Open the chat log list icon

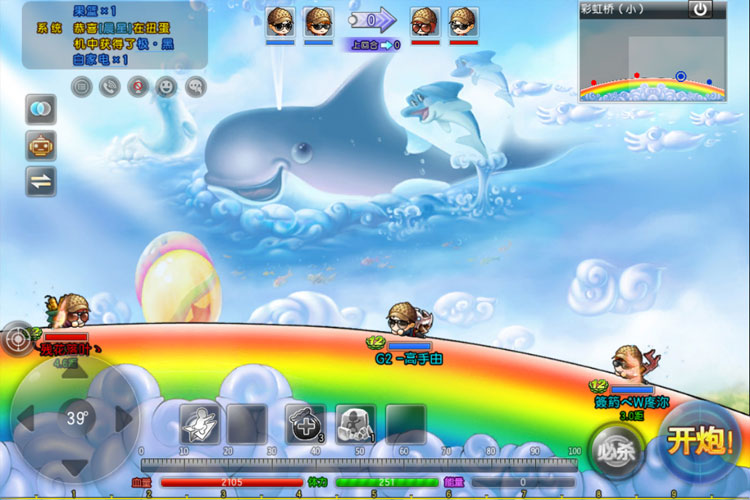point(81,86)
